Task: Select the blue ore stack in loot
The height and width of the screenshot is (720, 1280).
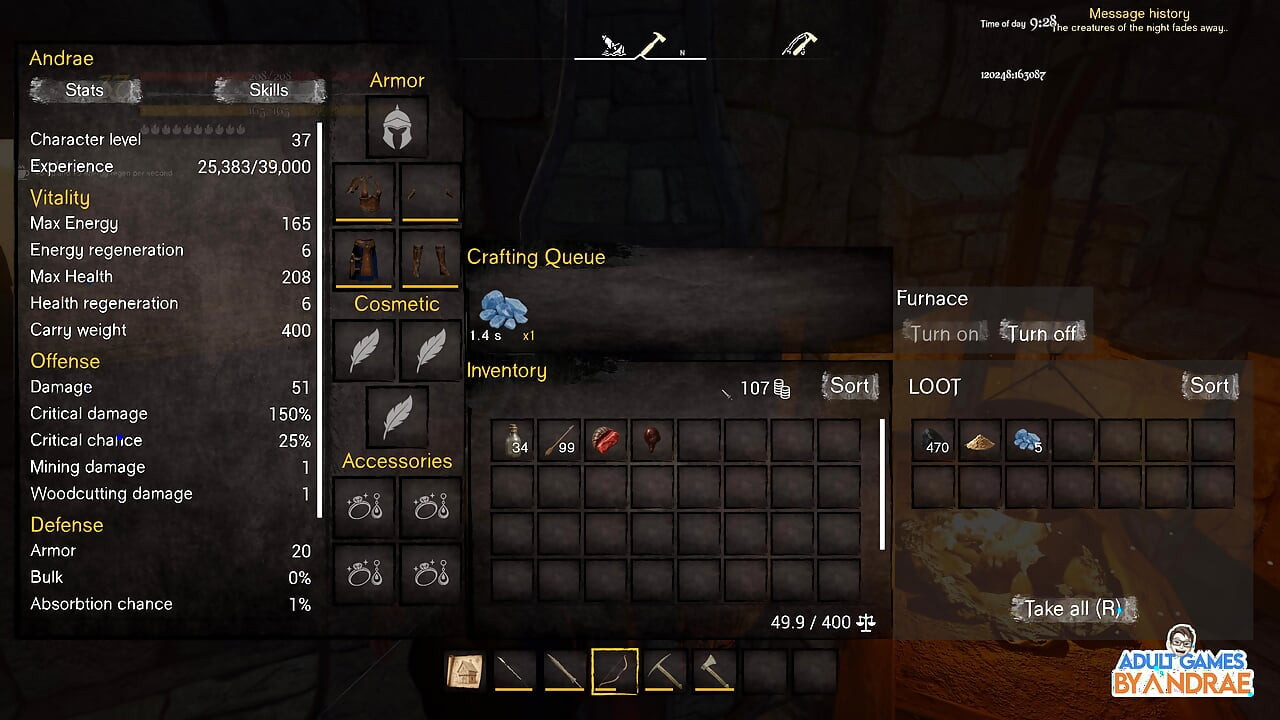Action: [x=1027, y=440]
